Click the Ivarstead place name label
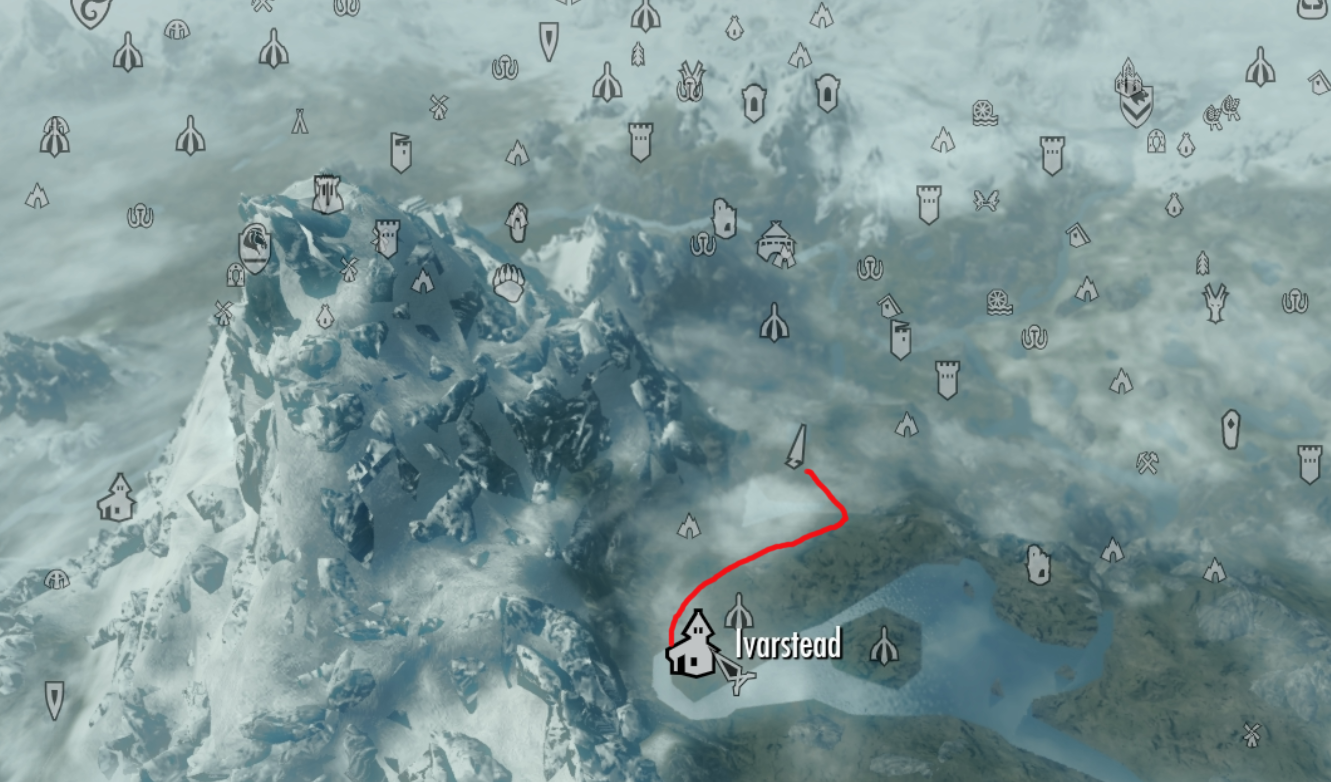 784,644
